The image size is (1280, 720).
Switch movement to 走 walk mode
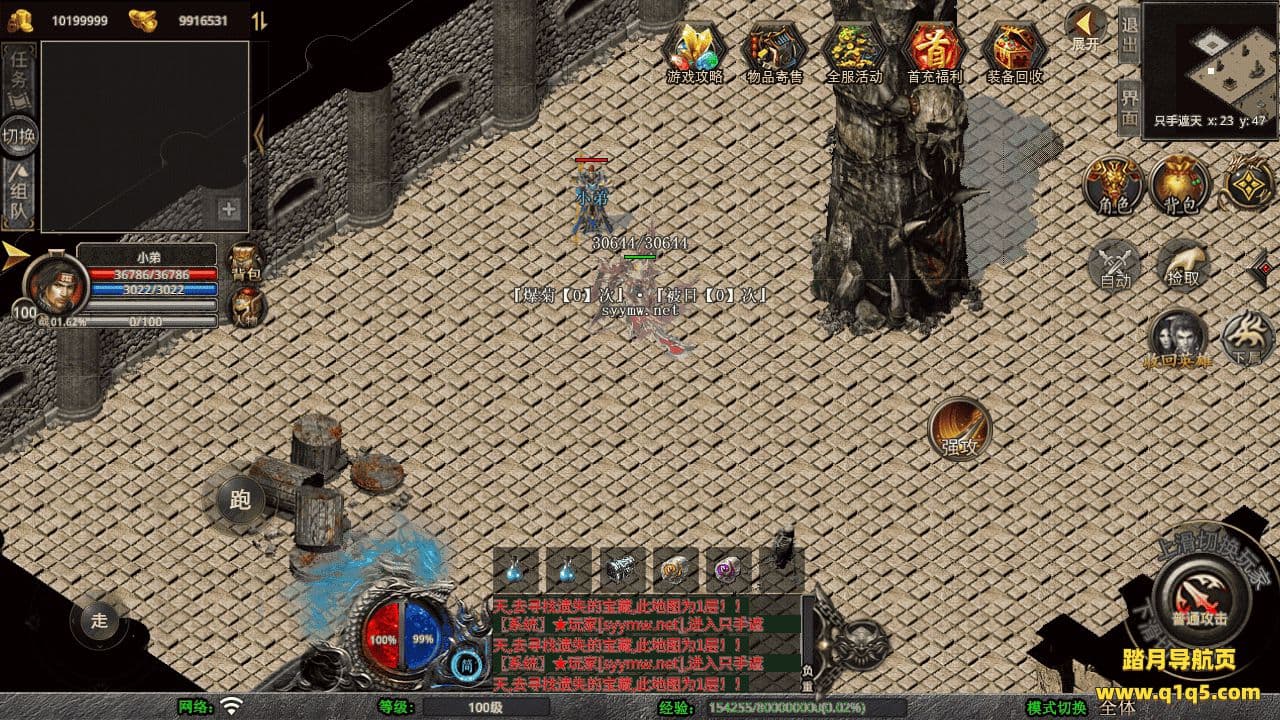click(99, 620)
